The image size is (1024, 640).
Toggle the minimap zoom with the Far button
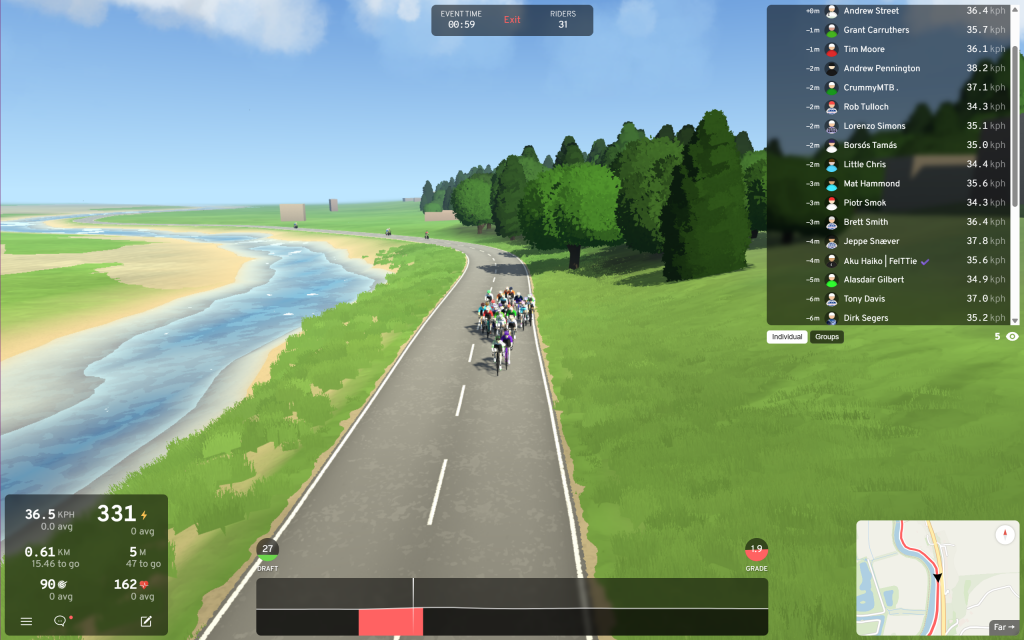[x=1003, y=627]
